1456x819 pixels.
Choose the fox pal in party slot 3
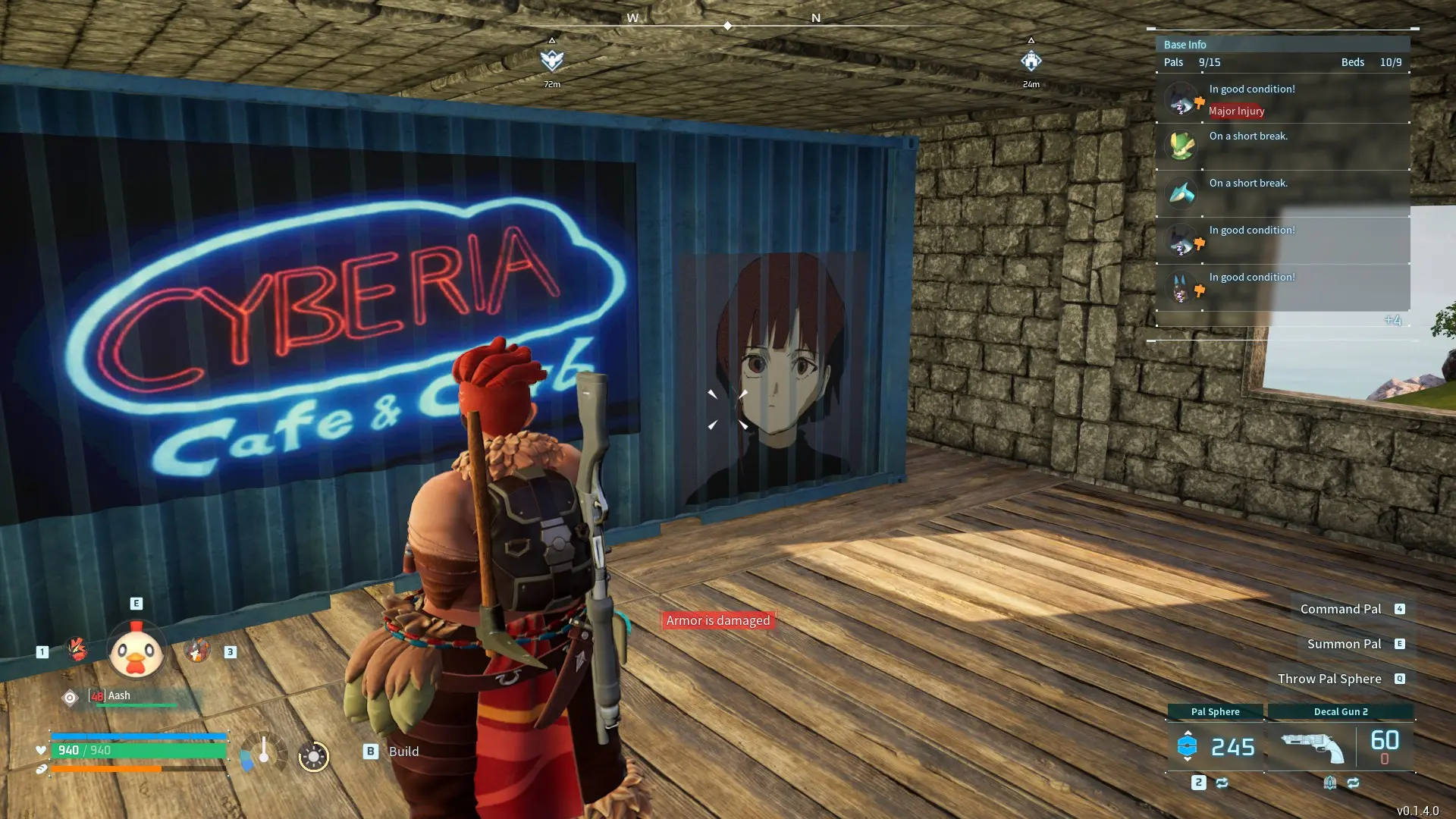point(196,650)
